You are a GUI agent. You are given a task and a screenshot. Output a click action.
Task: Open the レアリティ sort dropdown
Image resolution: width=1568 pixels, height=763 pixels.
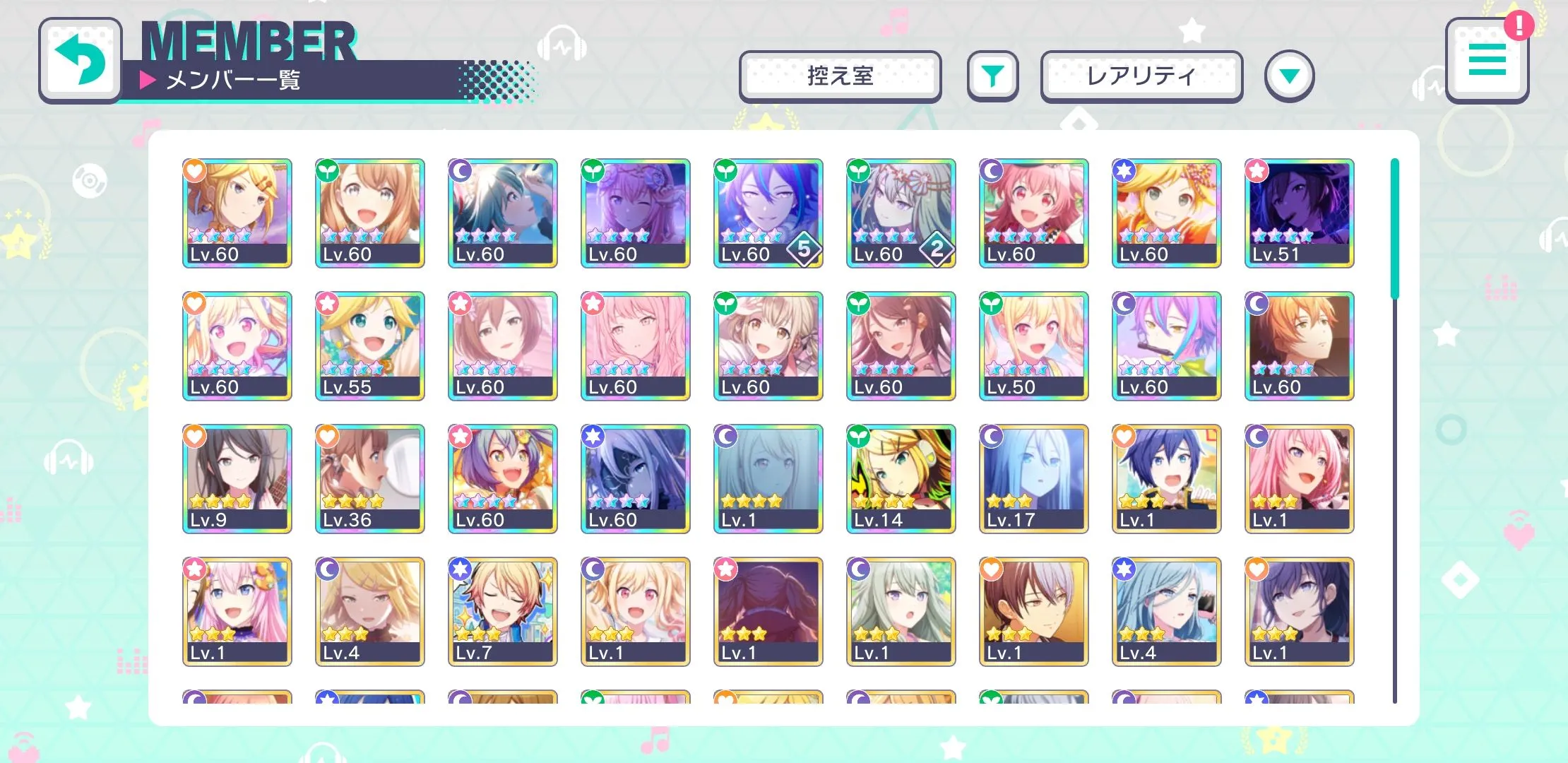pyautogui.click(x=1141, y=76)
